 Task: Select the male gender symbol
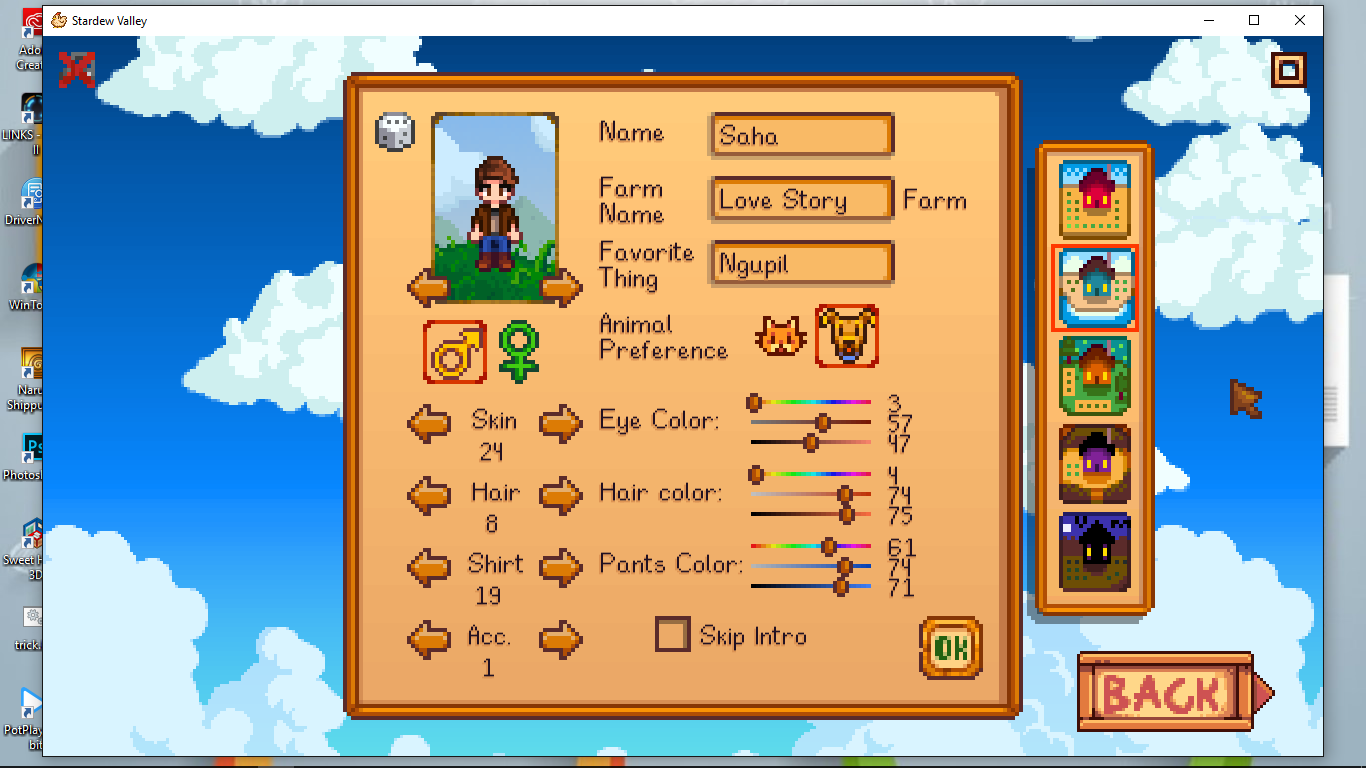tap(455, 352)
